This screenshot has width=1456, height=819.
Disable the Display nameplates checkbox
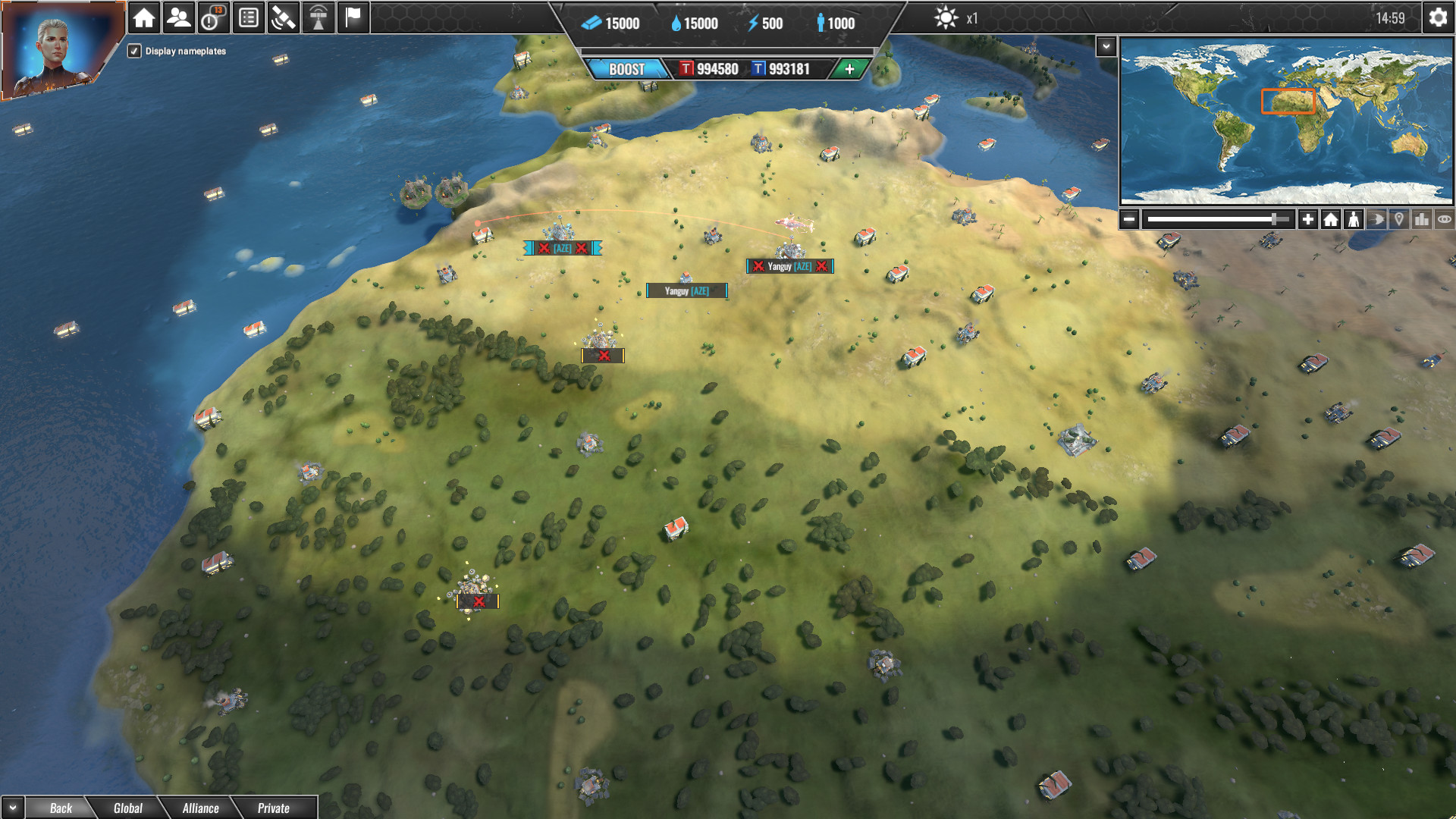pos(134,52)
